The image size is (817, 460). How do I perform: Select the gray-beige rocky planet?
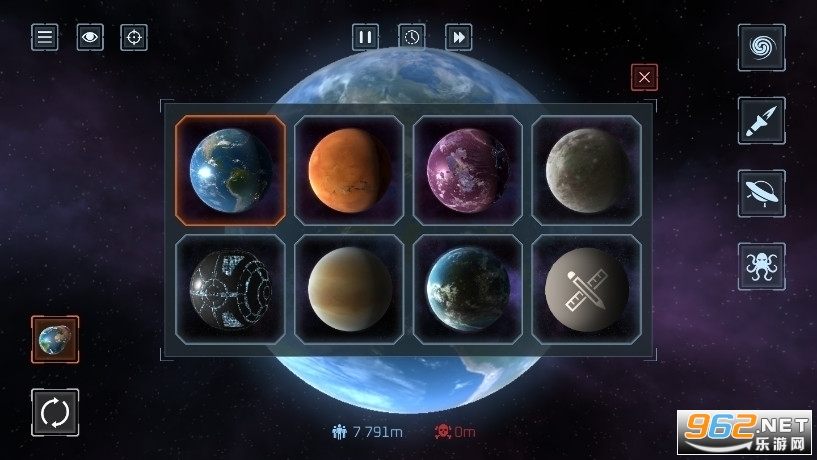(x=586, y=170)
